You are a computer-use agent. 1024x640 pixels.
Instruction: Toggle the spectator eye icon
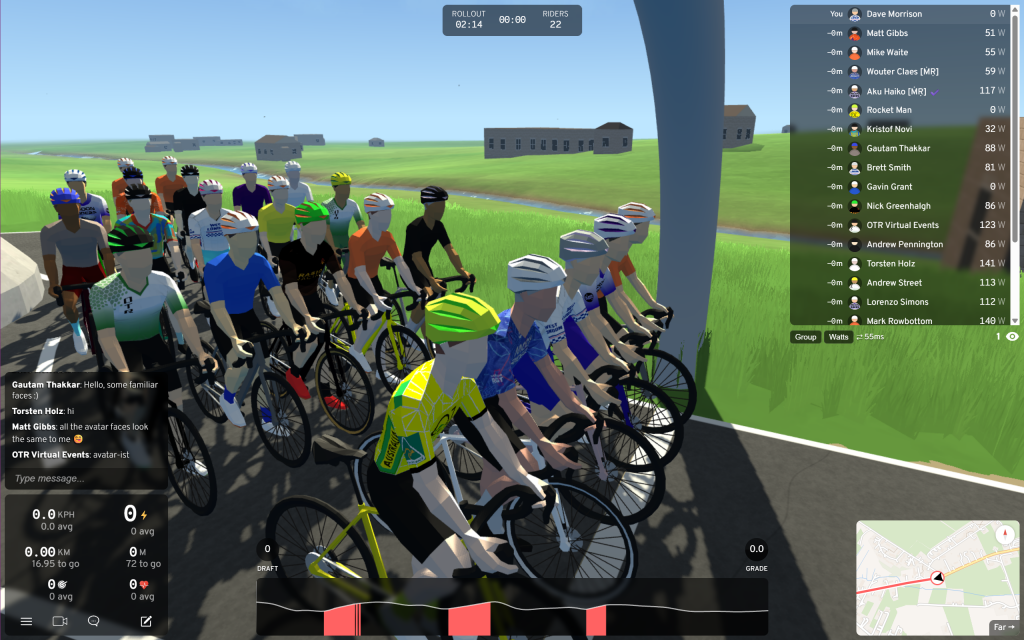pos(1012,337)
